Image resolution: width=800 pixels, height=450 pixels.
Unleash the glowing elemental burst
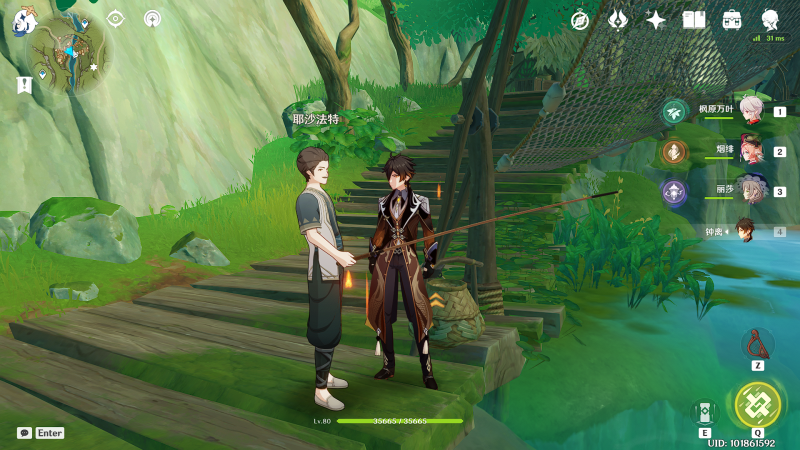point(757,405)
